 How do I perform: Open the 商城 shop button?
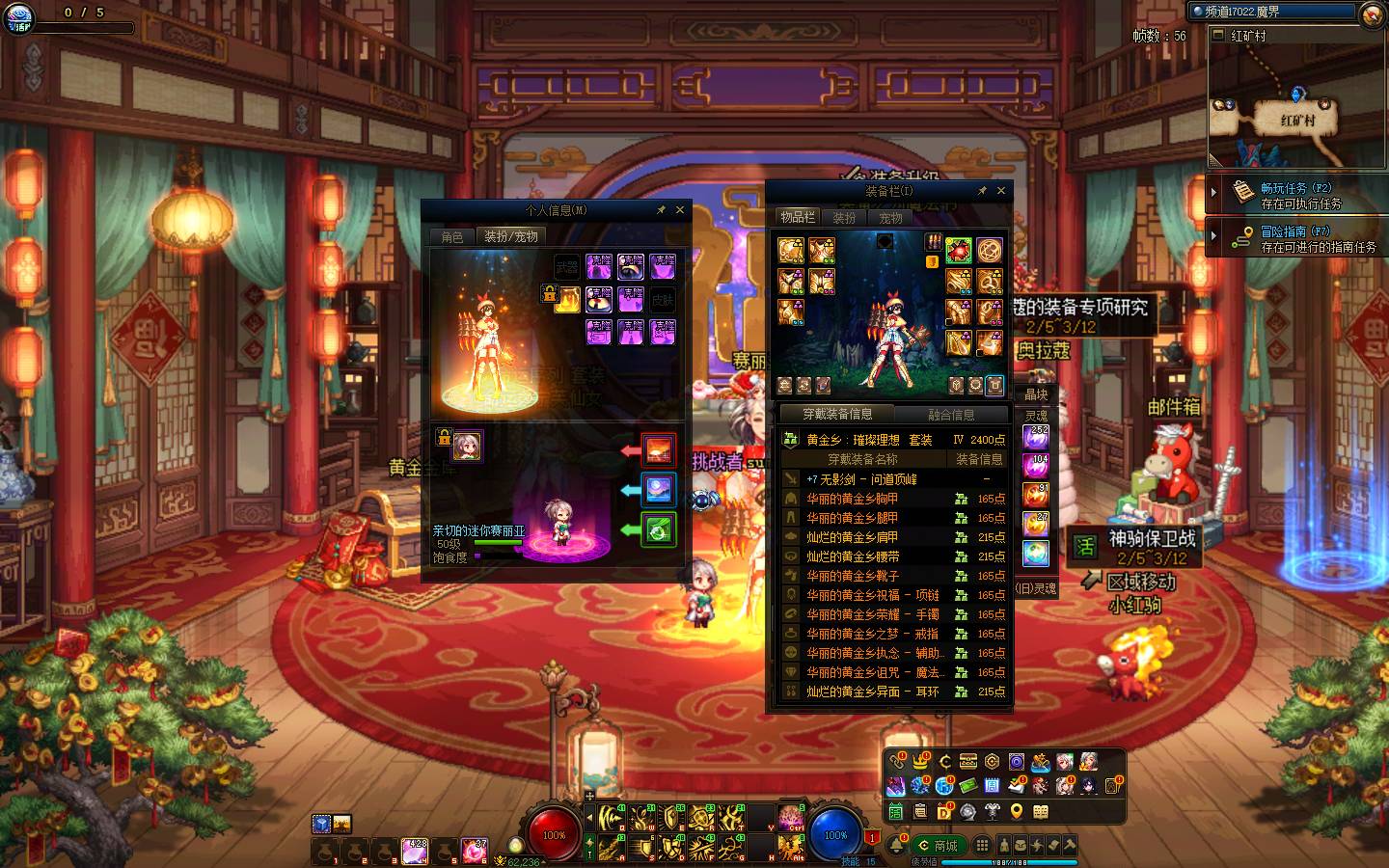tap(938, 846)
